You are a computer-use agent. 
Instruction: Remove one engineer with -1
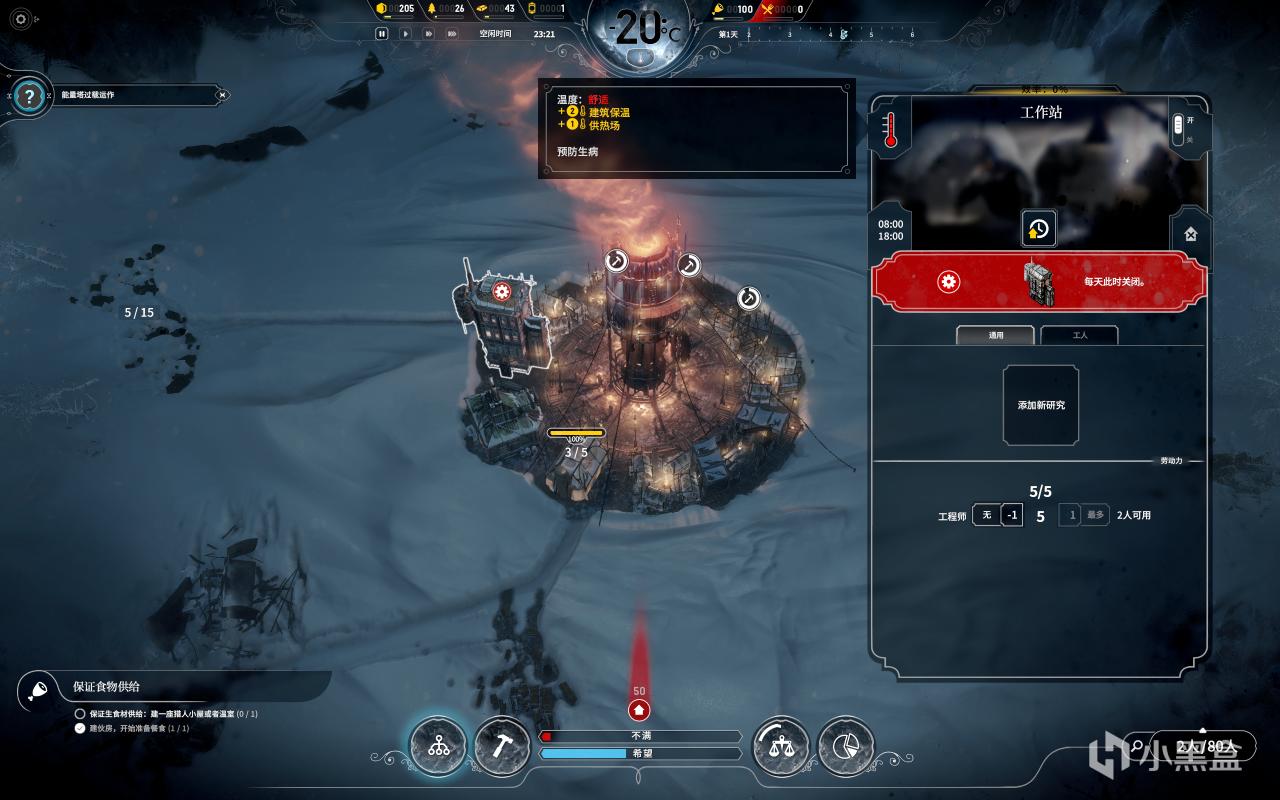[x=1012, y=515]
